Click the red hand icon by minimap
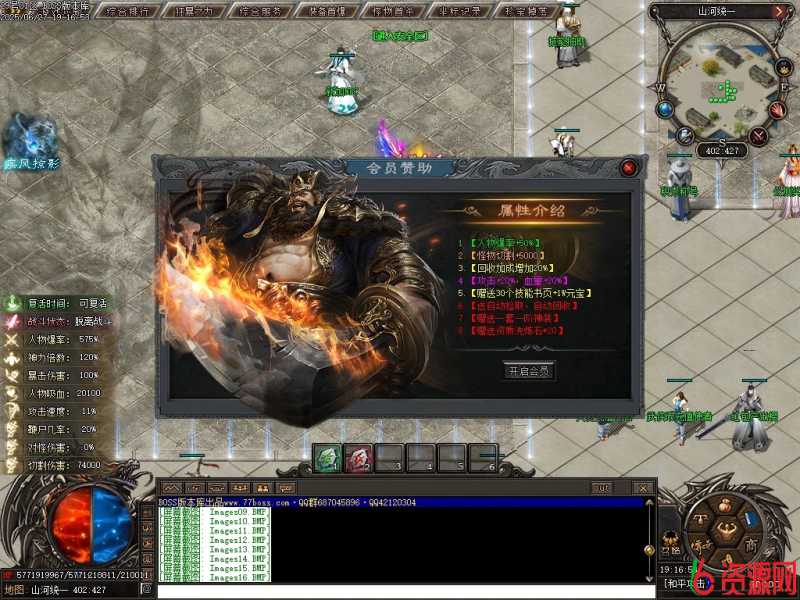Image resolution: width=800 pixels, height=600 pixels. (x=778, y=109)
